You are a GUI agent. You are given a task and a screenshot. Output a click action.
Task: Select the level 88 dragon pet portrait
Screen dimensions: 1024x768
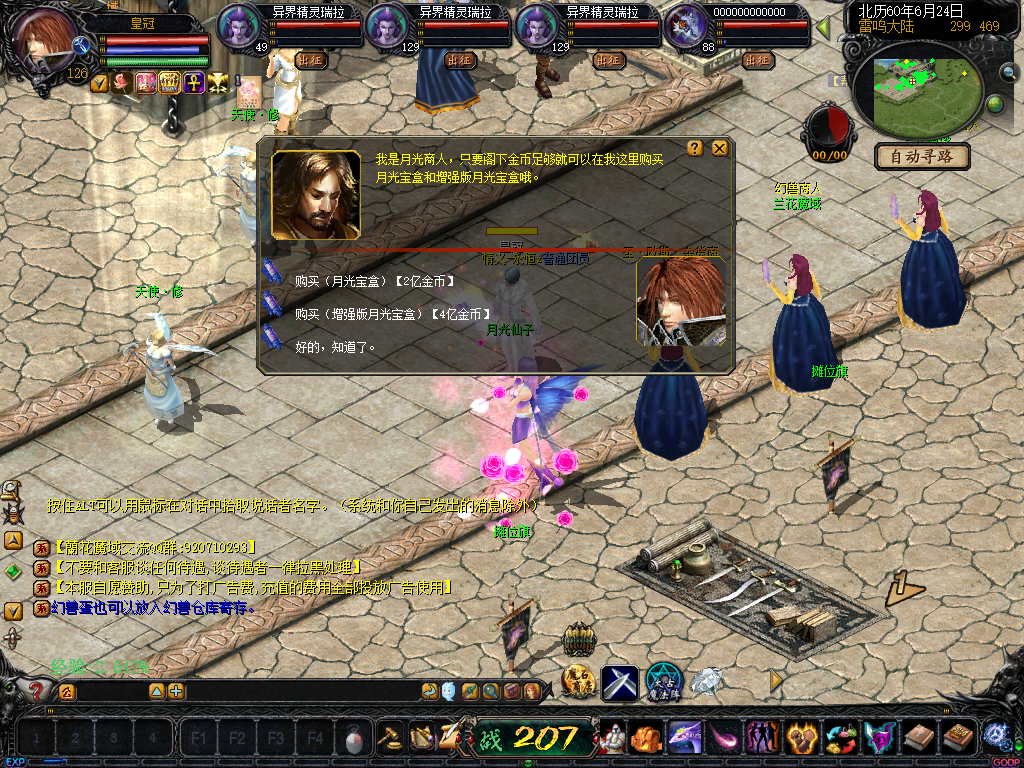[685, 26]
